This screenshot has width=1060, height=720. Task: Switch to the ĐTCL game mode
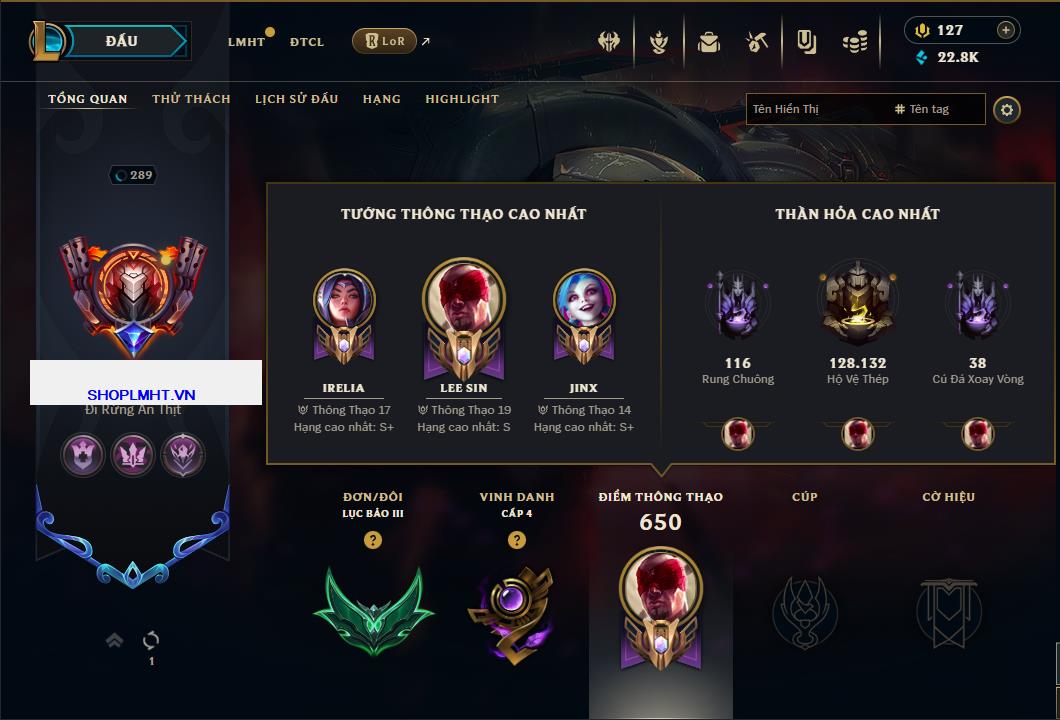(307, 42)
